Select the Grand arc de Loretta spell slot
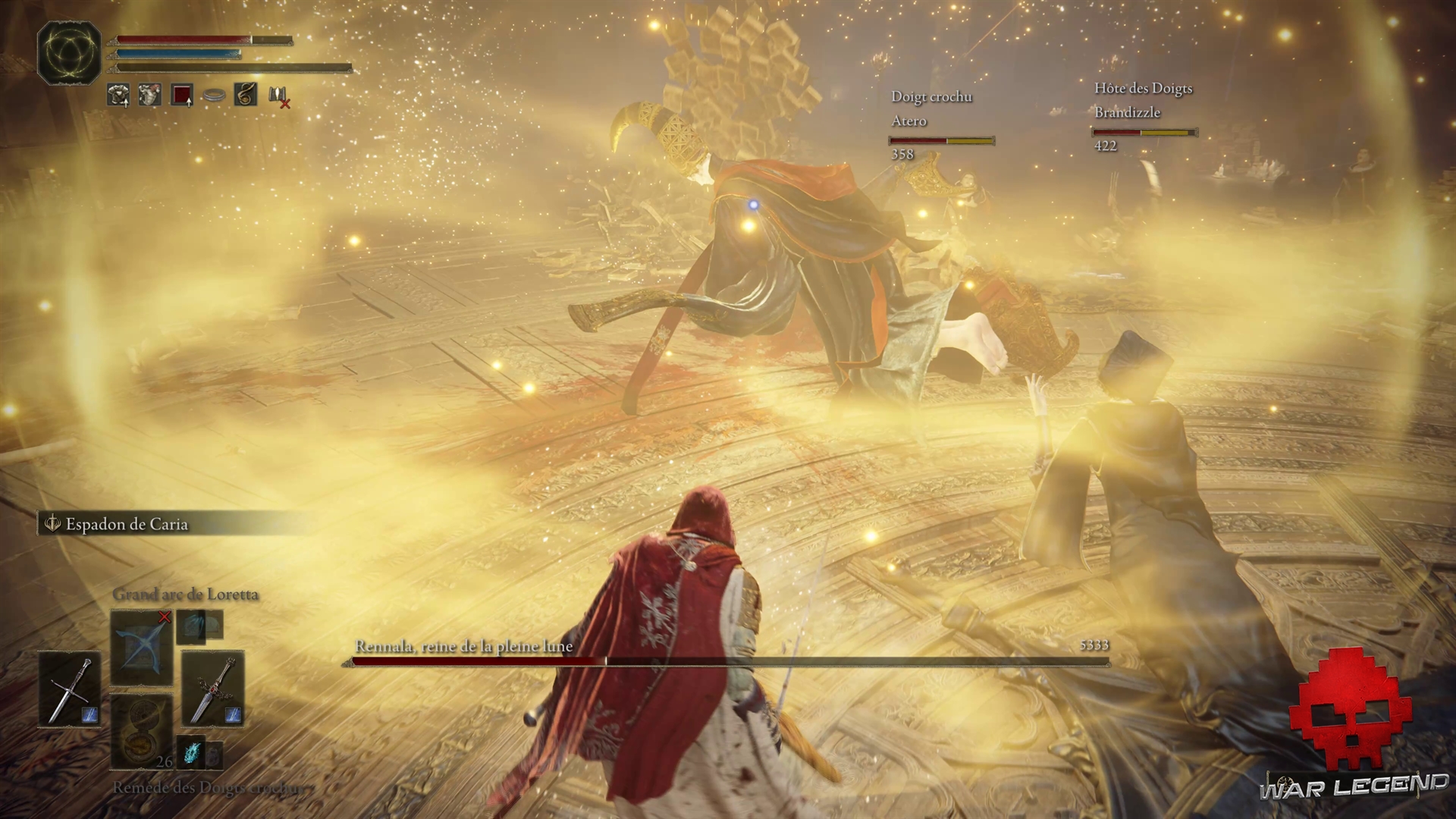 (x=141, y=648)
